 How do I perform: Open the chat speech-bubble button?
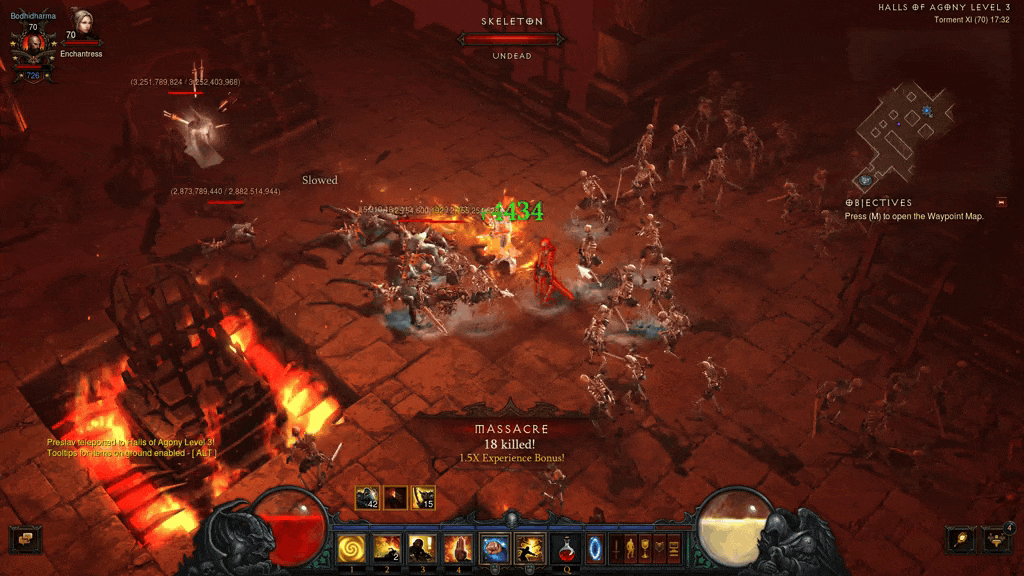(22, 539)
